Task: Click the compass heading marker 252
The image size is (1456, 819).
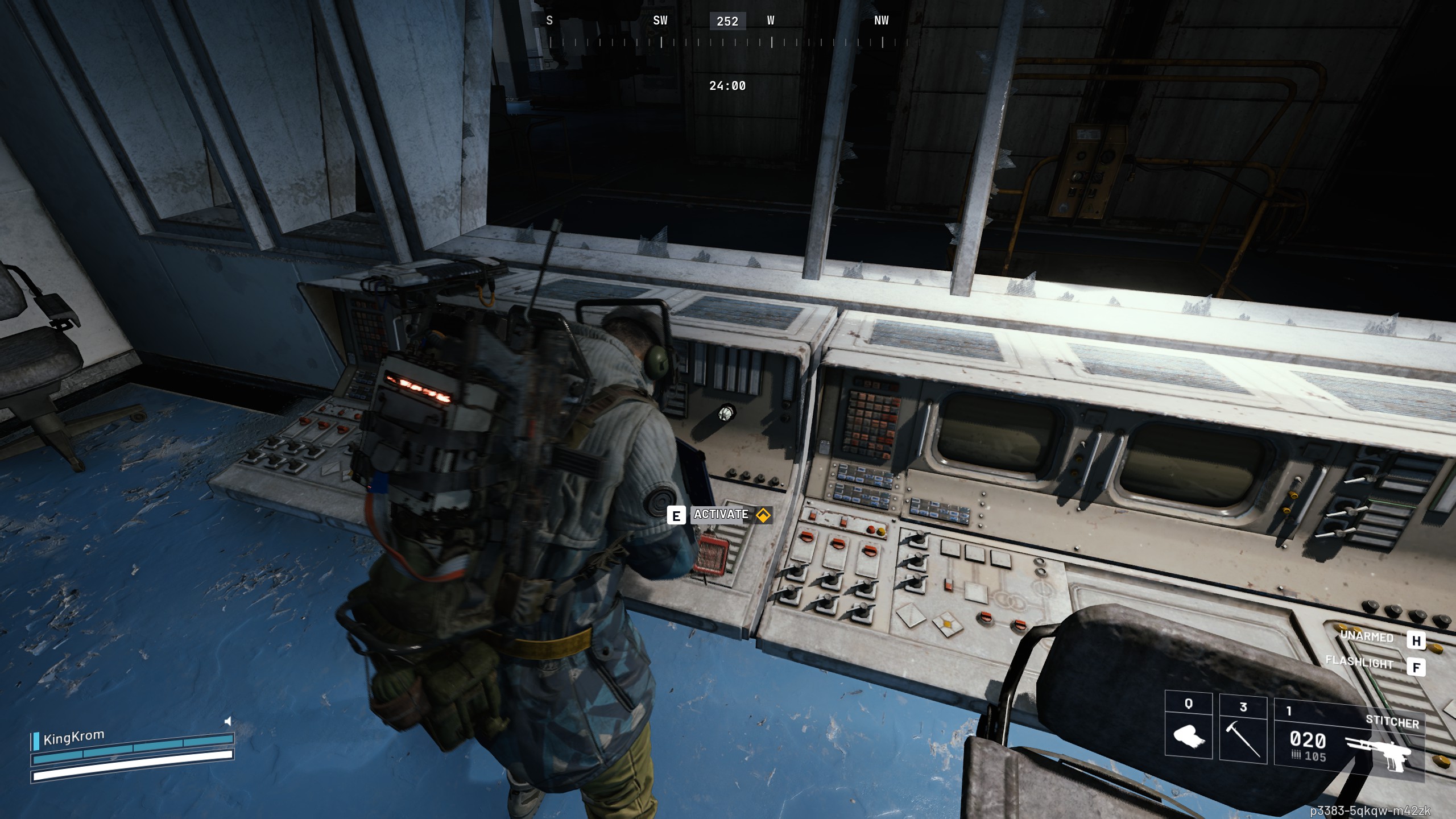Action: pos(726,22)
